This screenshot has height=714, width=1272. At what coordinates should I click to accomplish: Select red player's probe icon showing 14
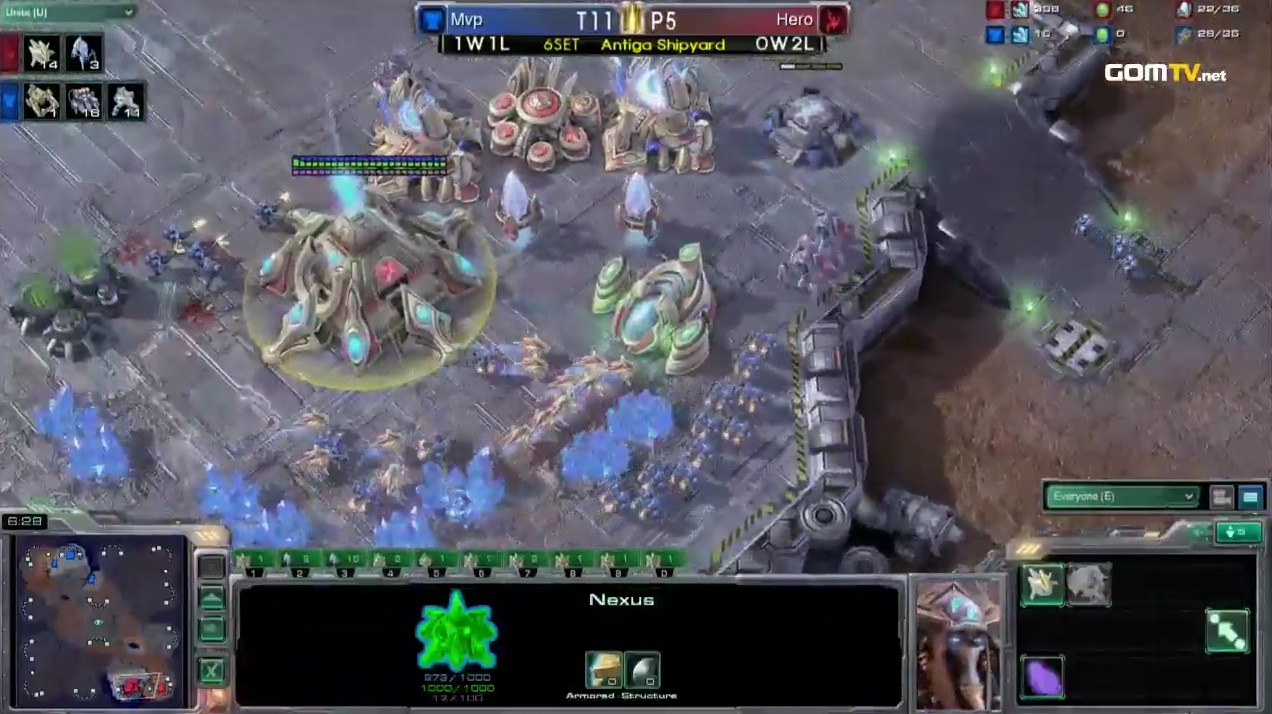[42, 53]
